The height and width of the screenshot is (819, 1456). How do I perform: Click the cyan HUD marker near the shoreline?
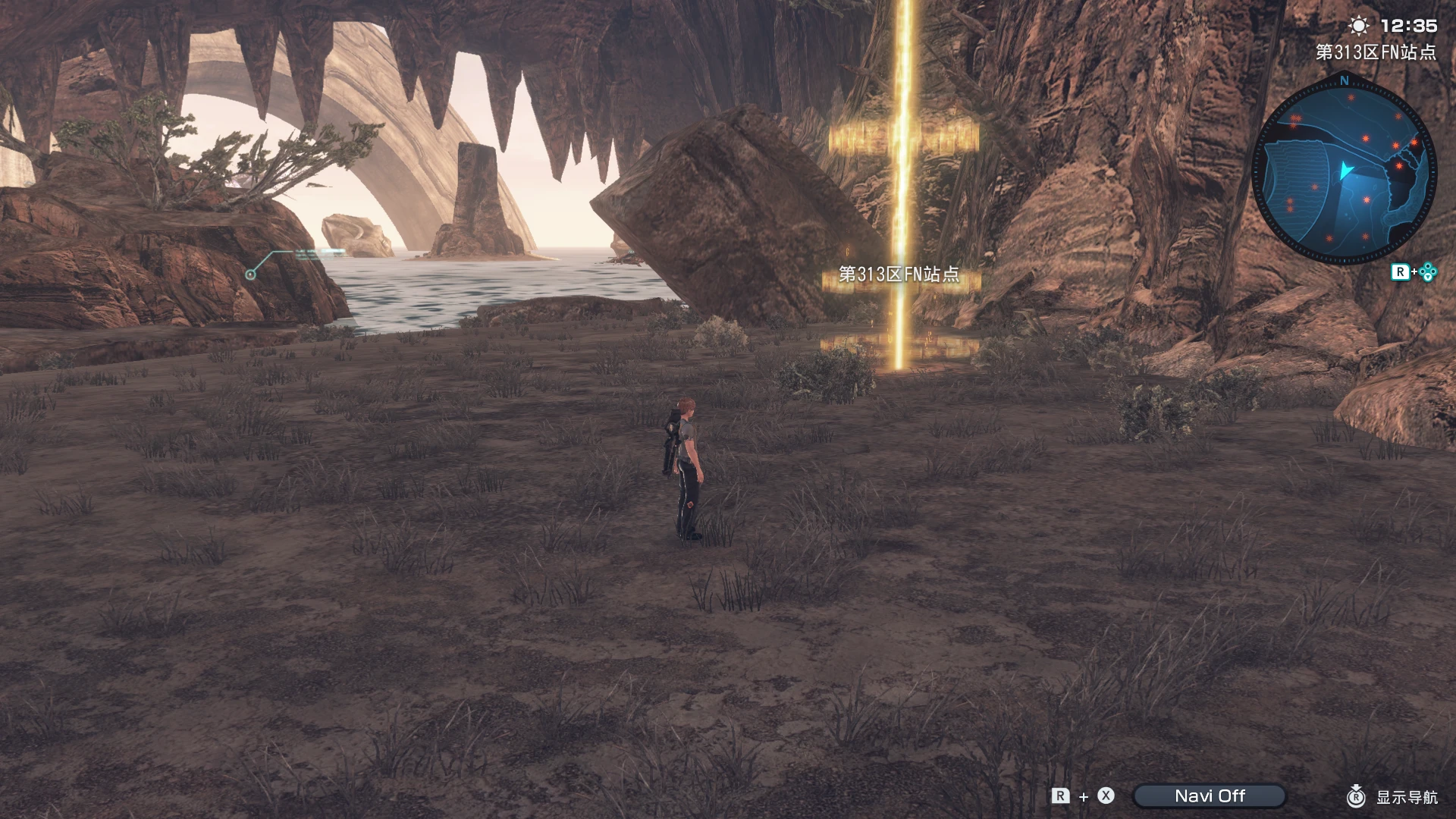[250, 273]
